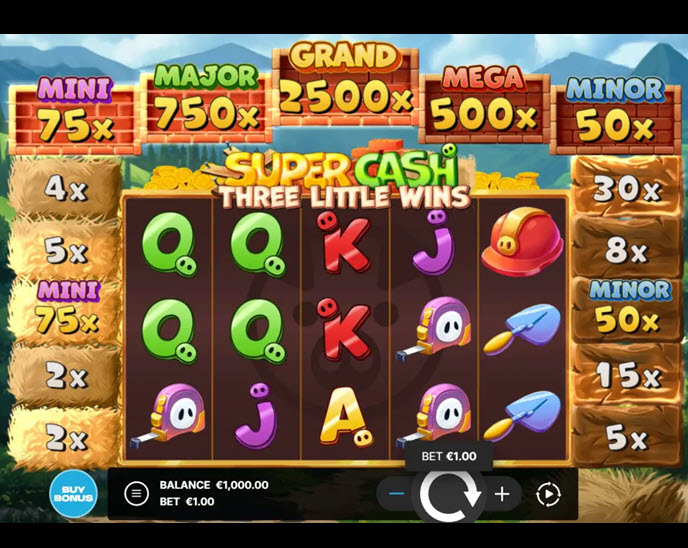The image size is (688, 548).
Task: Activate the autoplay button
Action: [x=548, y=494]
